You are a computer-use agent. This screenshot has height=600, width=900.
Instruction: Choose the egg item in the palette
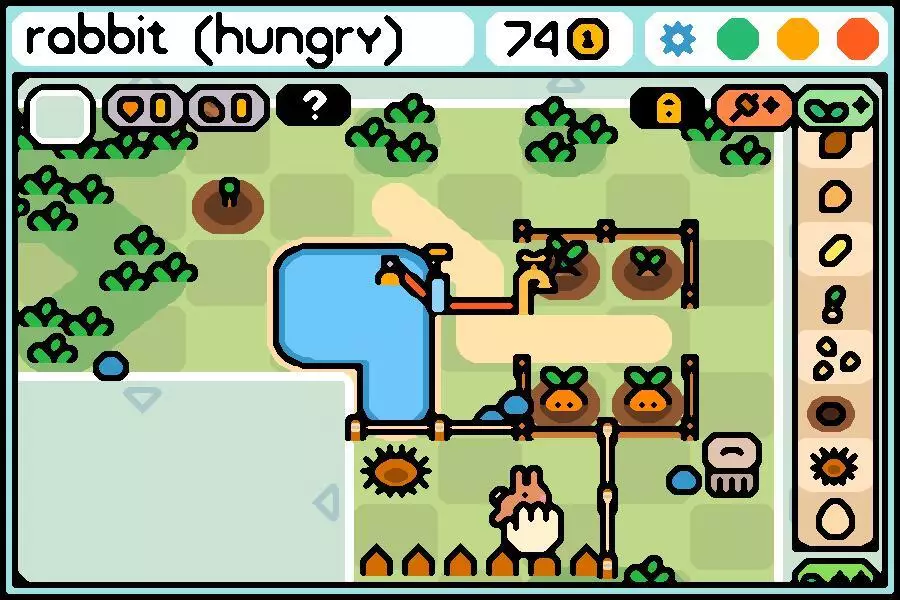coord(834,519)
